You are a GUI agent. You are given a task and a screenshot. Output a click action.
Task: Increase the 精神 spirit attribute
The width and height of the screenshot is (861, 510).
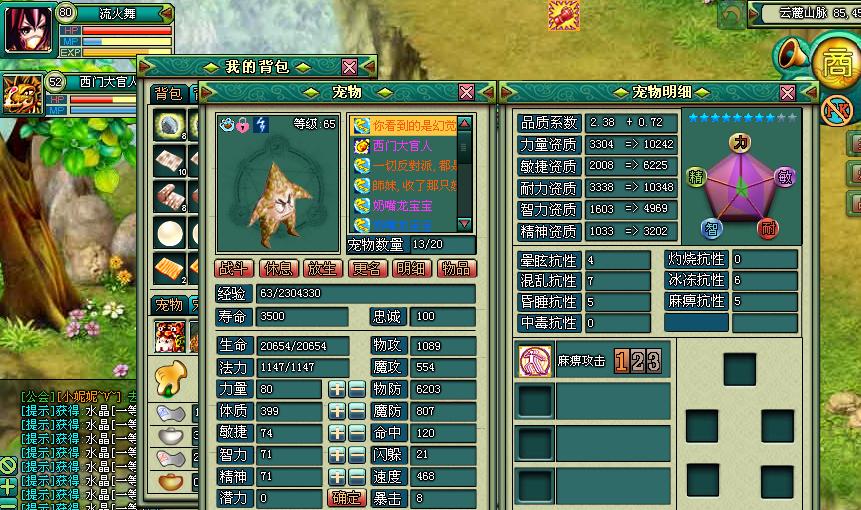pos(337,477)
